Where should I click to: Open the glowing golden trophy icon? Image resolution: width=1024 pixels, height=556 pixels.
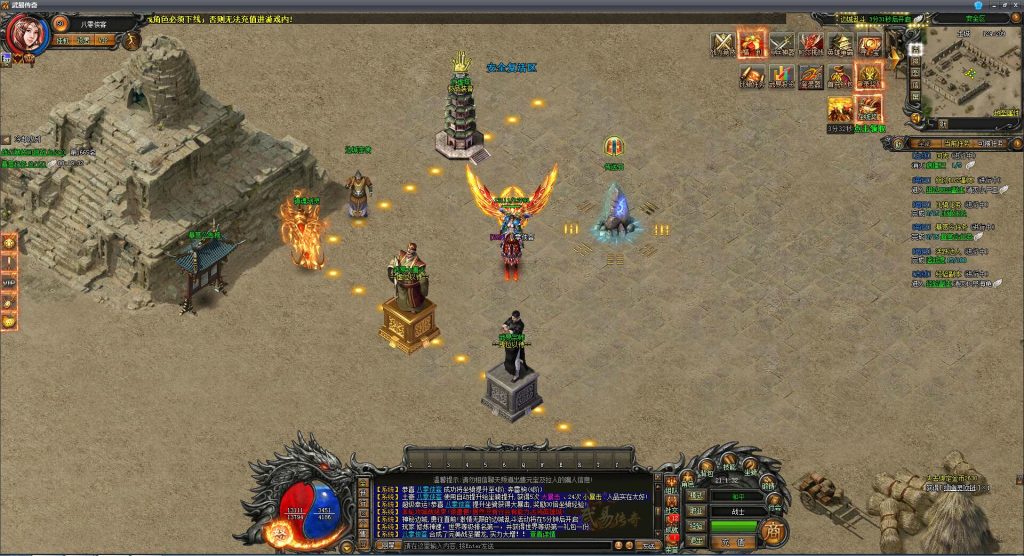click(x=869, y=76)
